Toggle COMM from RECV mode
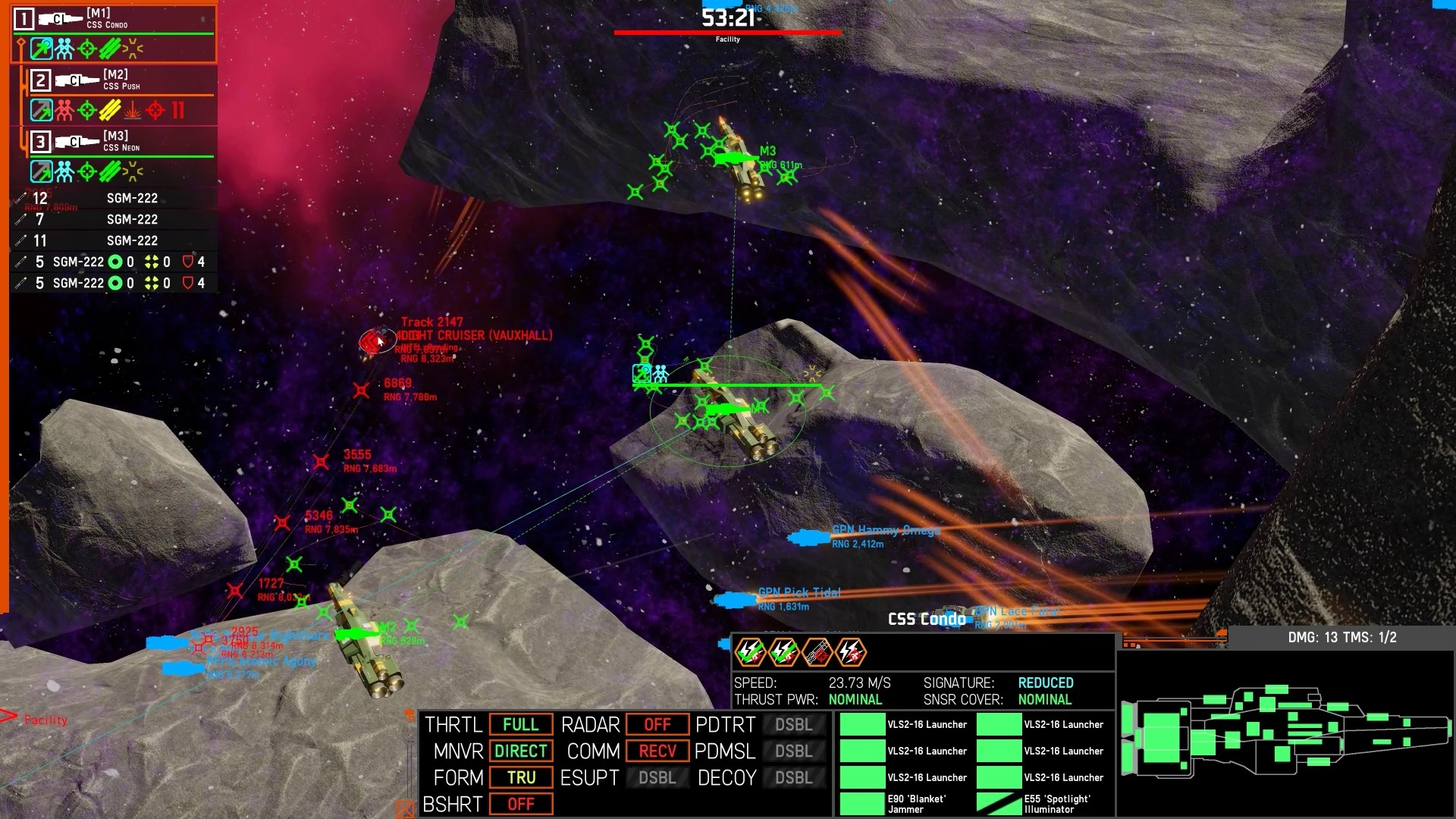This screenshot has width=1456, height=819. point(657,751)
